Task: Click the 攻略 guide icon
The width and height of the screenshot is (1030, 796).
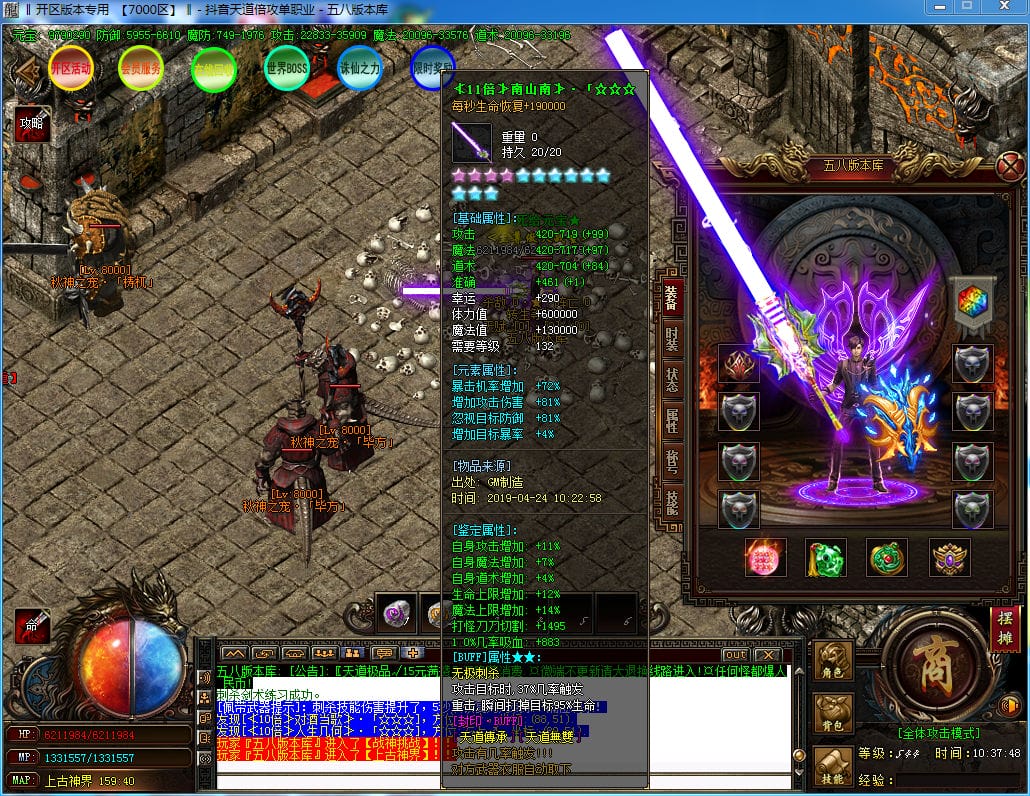Action: 31,125
